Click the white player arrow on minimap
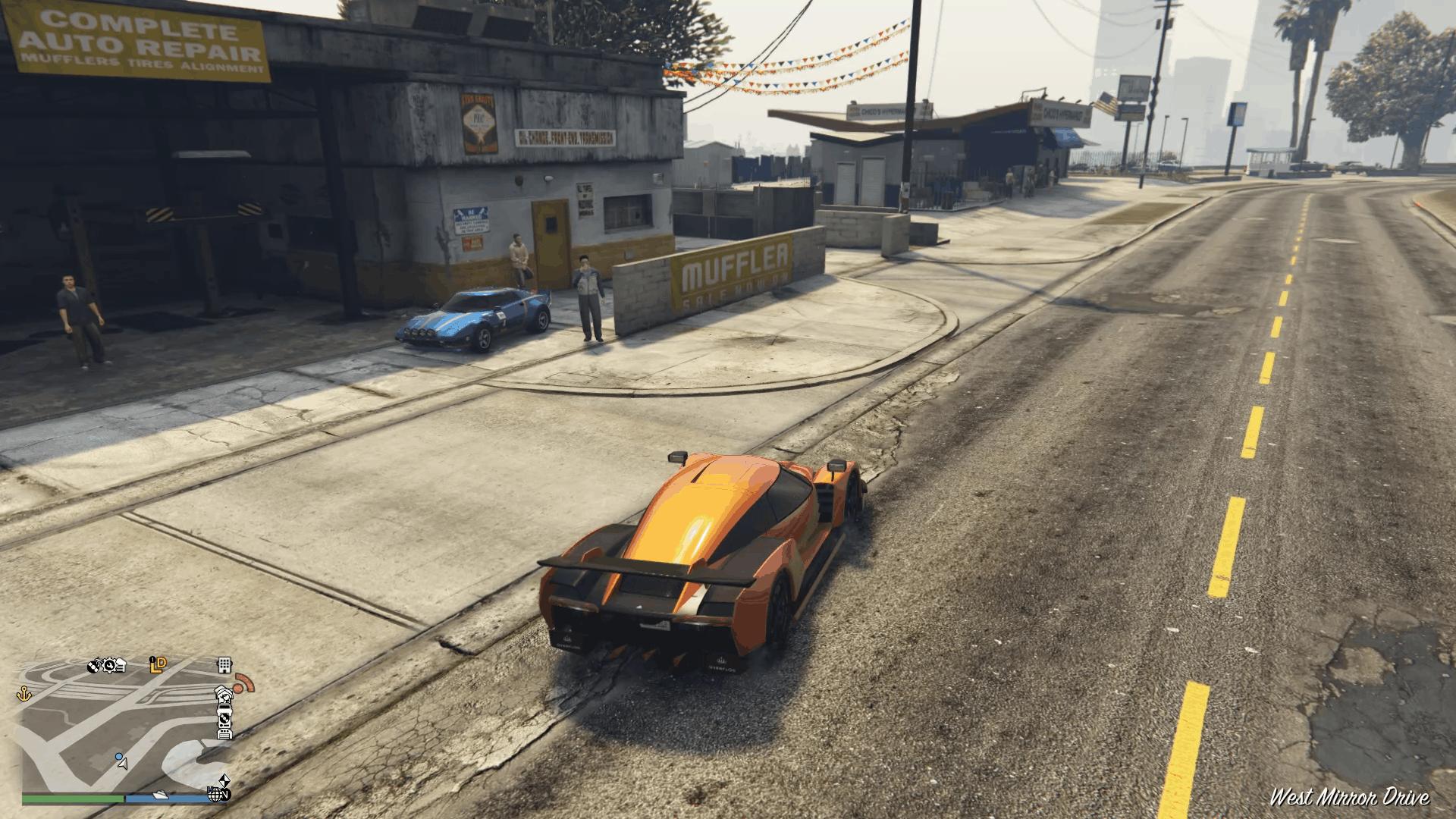The image size is (1456, 819). click(124, 764)
